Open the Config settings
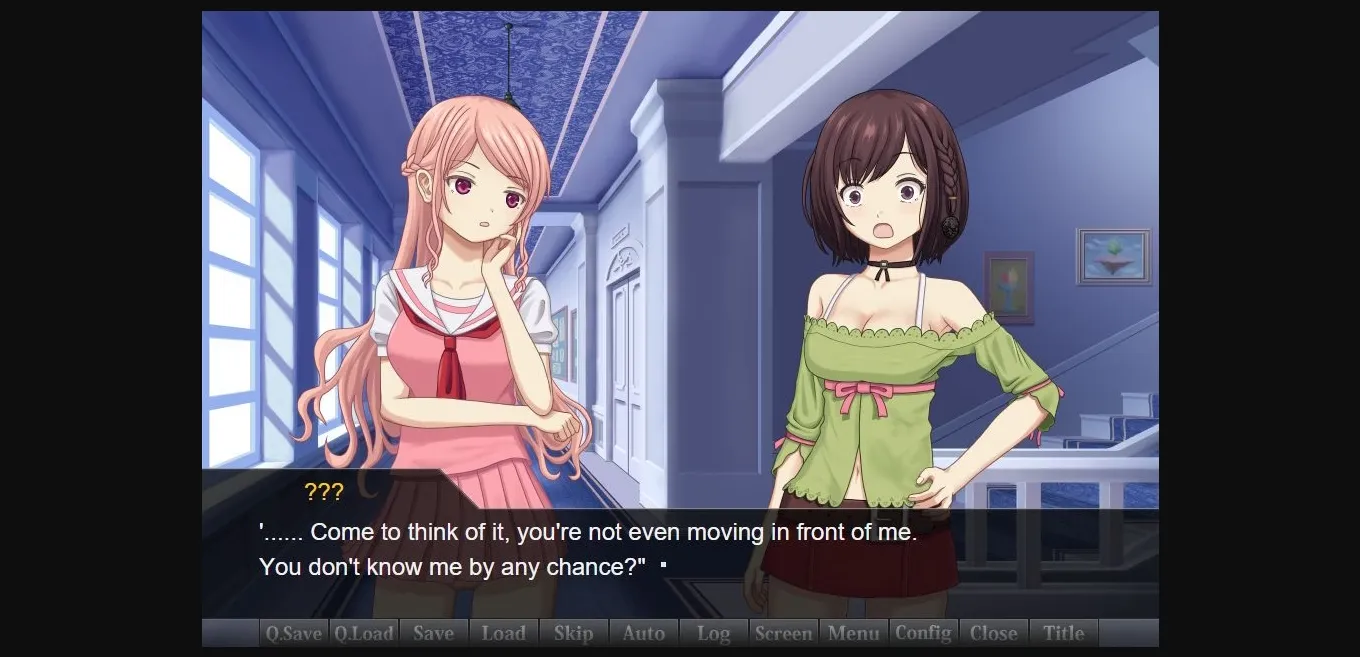Image resolution: width=1360 pixels, height=657 pixels. click(923, 633)
